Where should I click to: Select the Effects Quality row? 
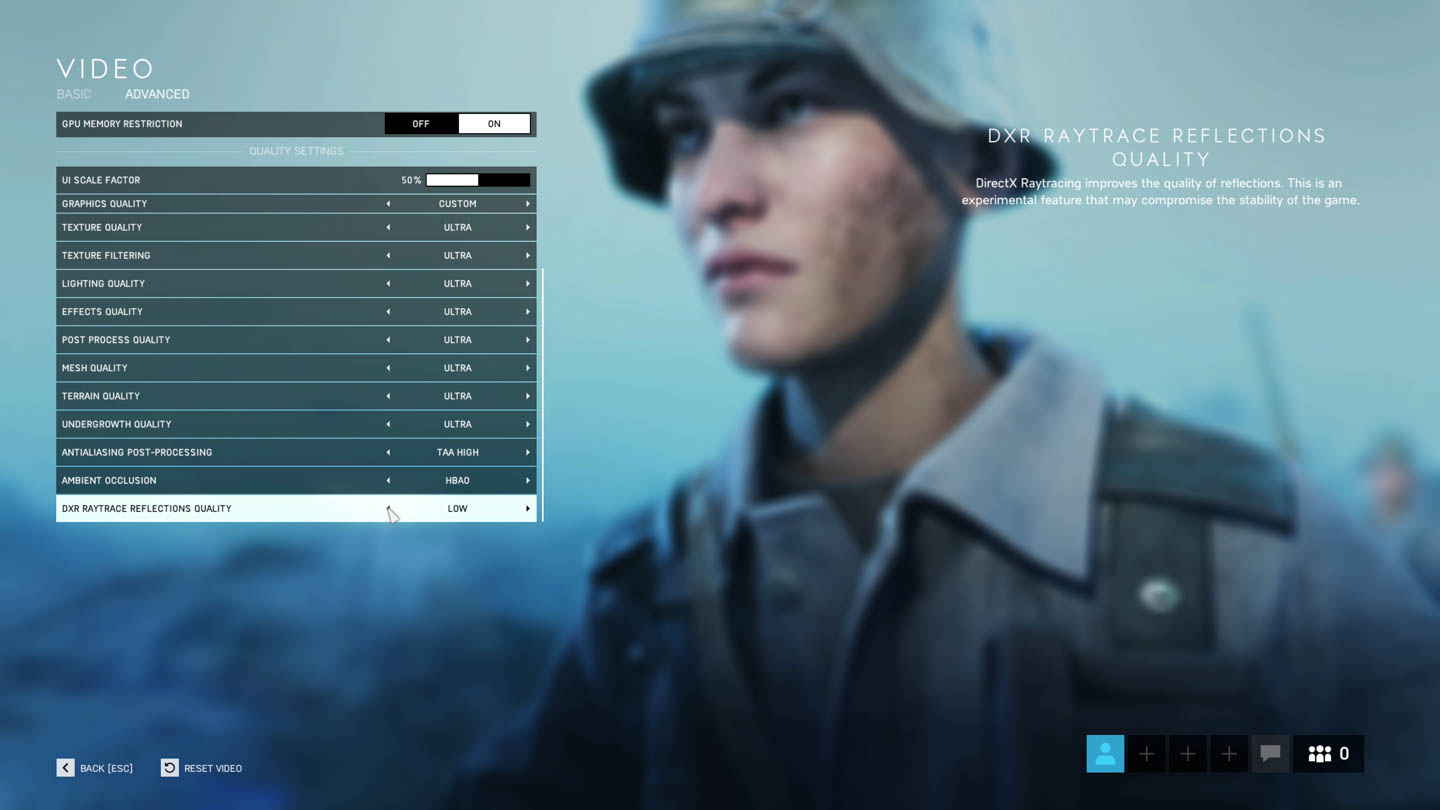point(220,312)
